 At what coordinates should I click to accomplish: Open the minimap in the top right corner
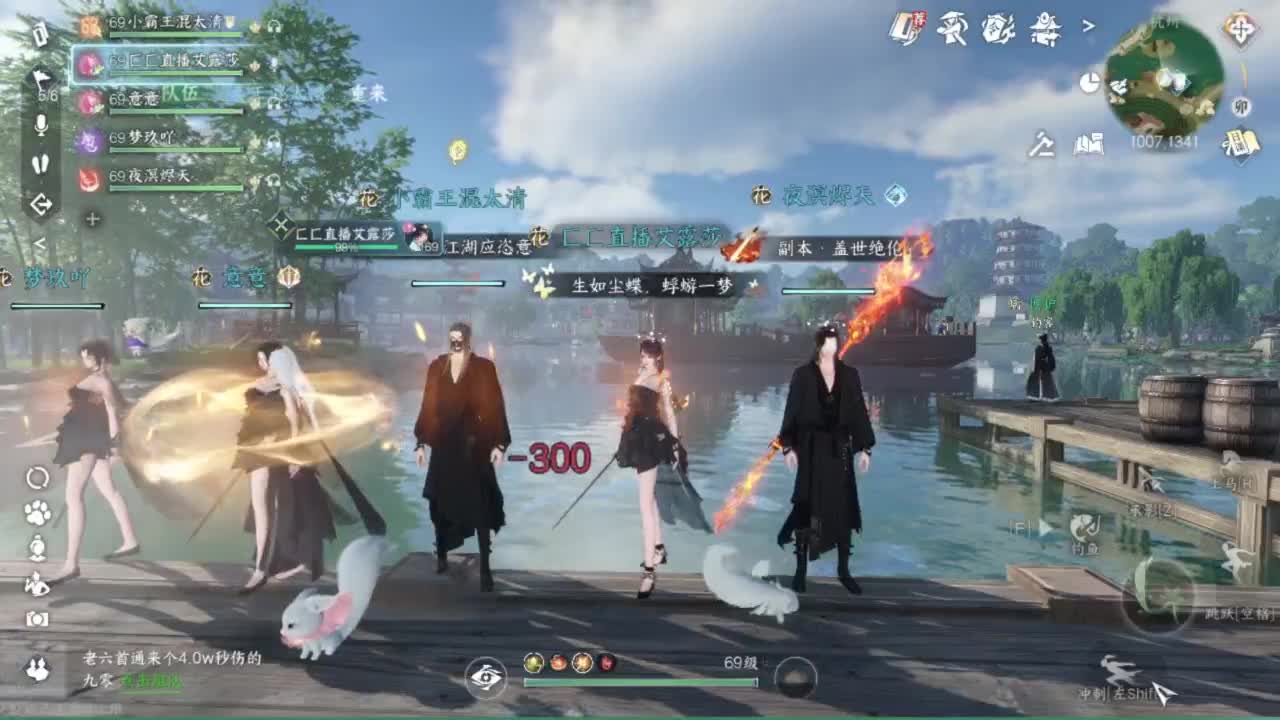(1158, 78)
